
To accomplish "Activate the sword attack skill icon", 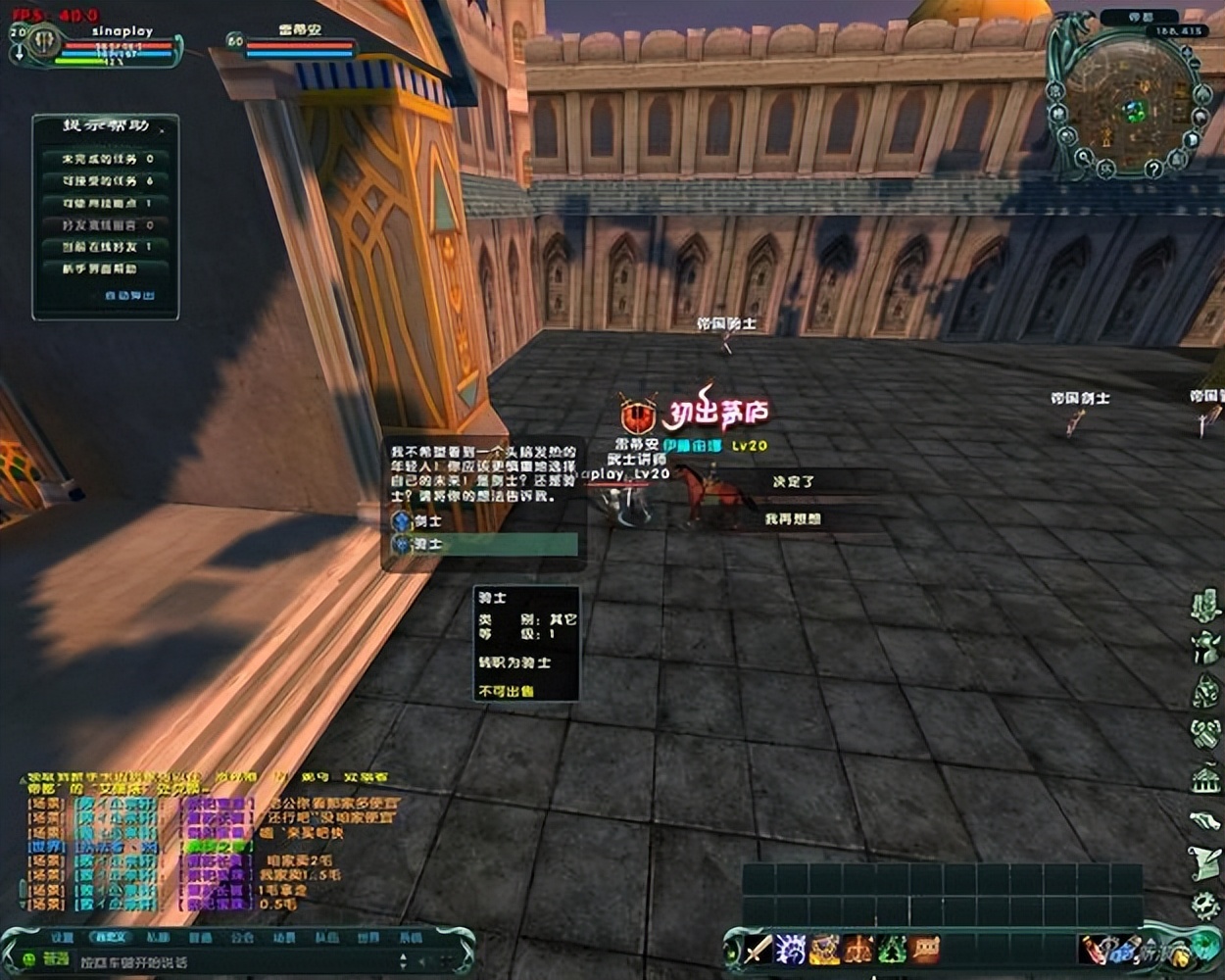I will [759, 949].
